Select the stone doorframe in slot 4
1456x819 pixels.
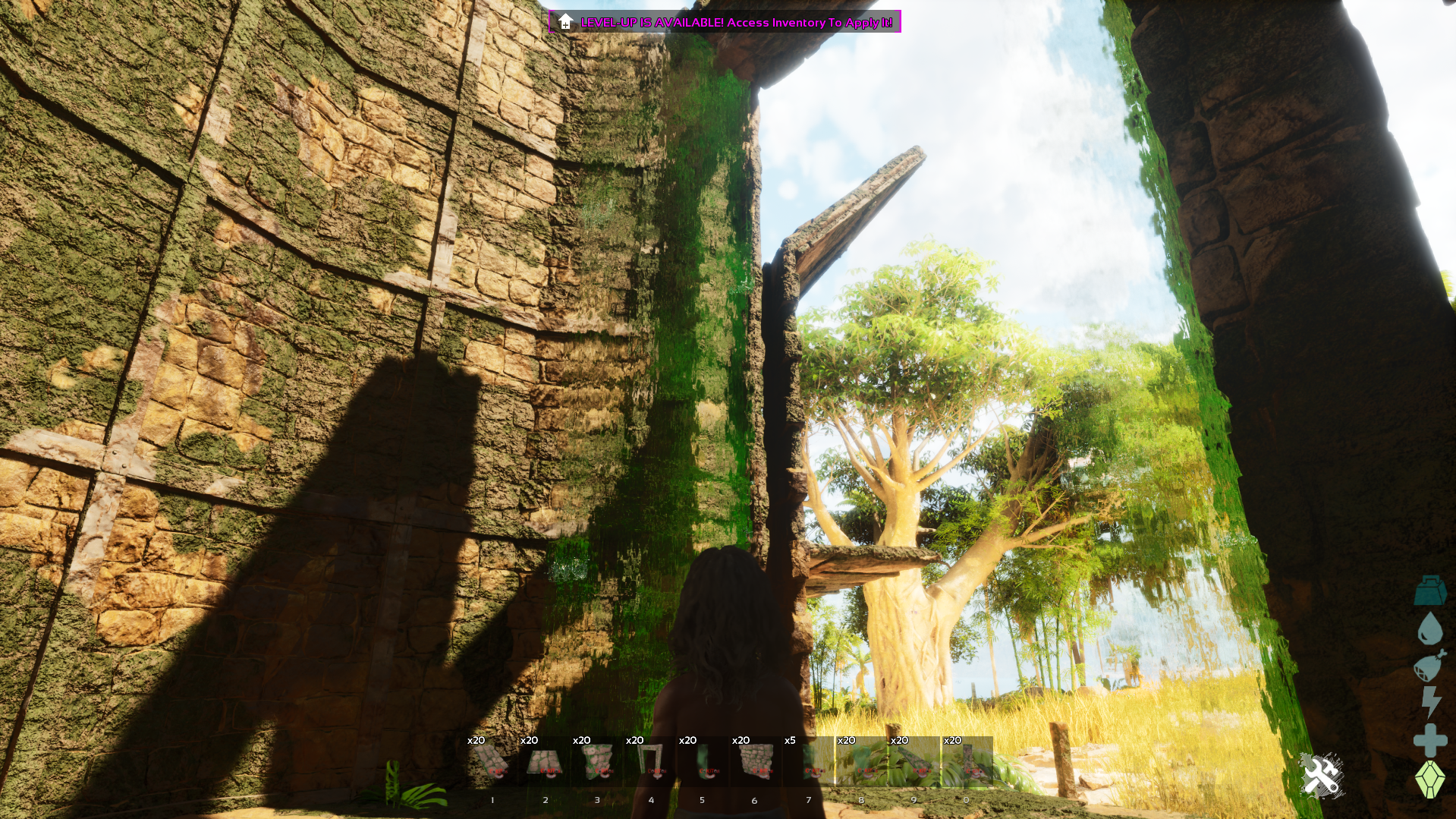click(651, 761)
